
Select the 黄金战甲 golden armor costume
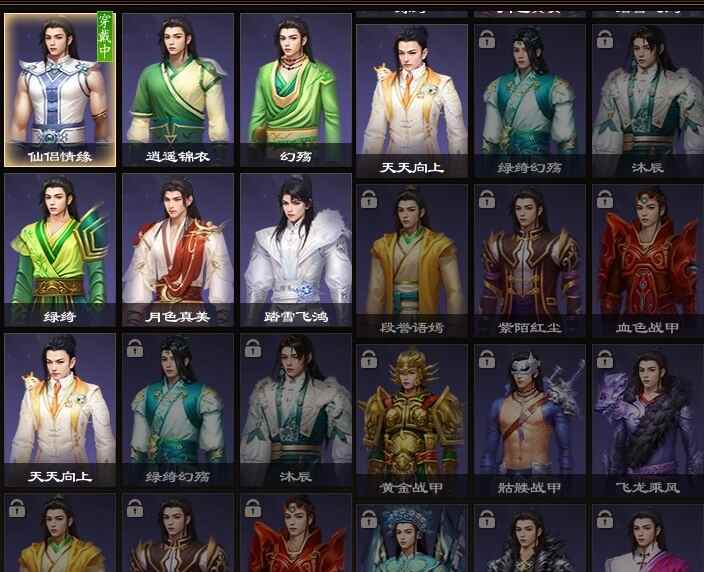pyautogui.click(x=412, y=419)
